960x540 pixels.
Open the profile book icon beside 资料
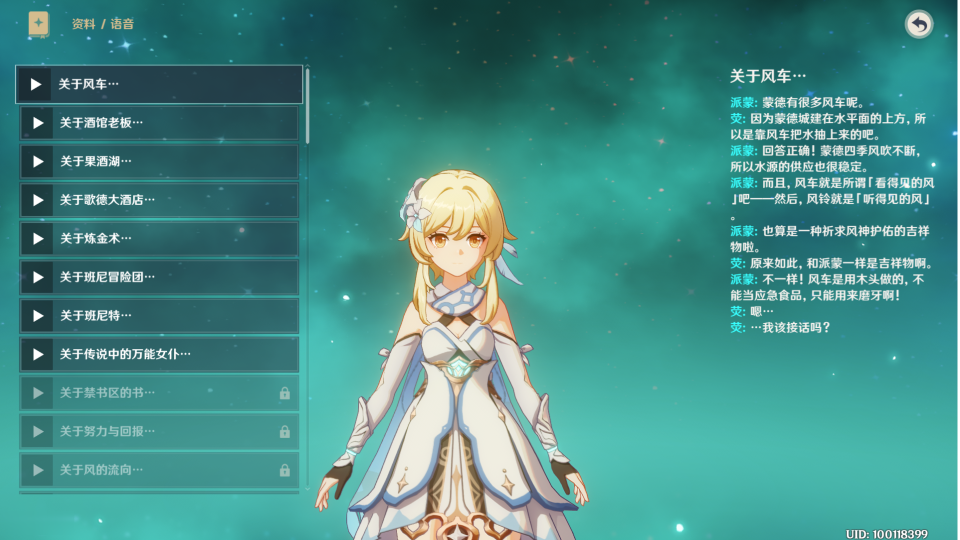click(x=38, y=23)
